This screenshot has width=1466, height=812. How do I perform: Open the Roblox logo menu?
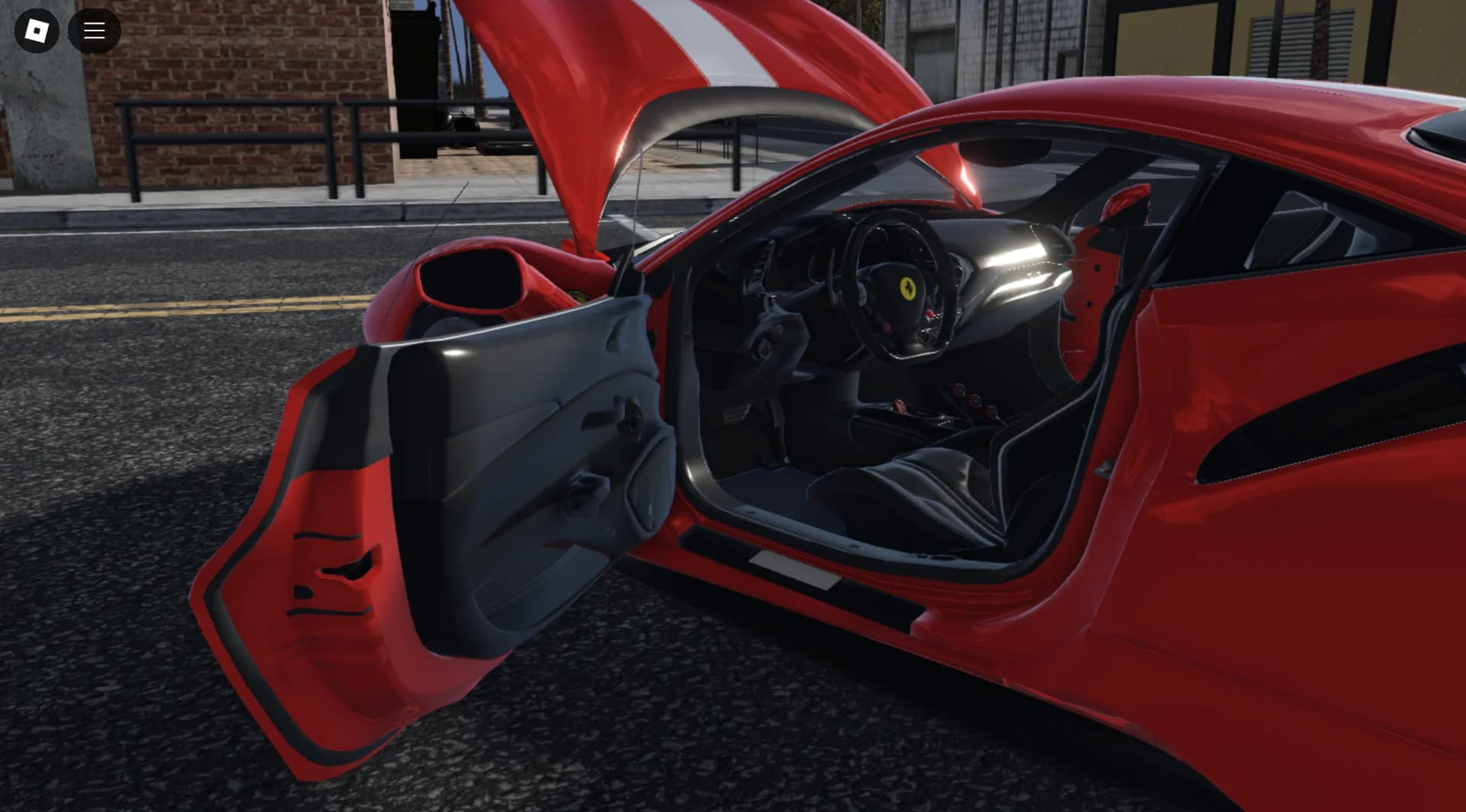click(37, 31)
